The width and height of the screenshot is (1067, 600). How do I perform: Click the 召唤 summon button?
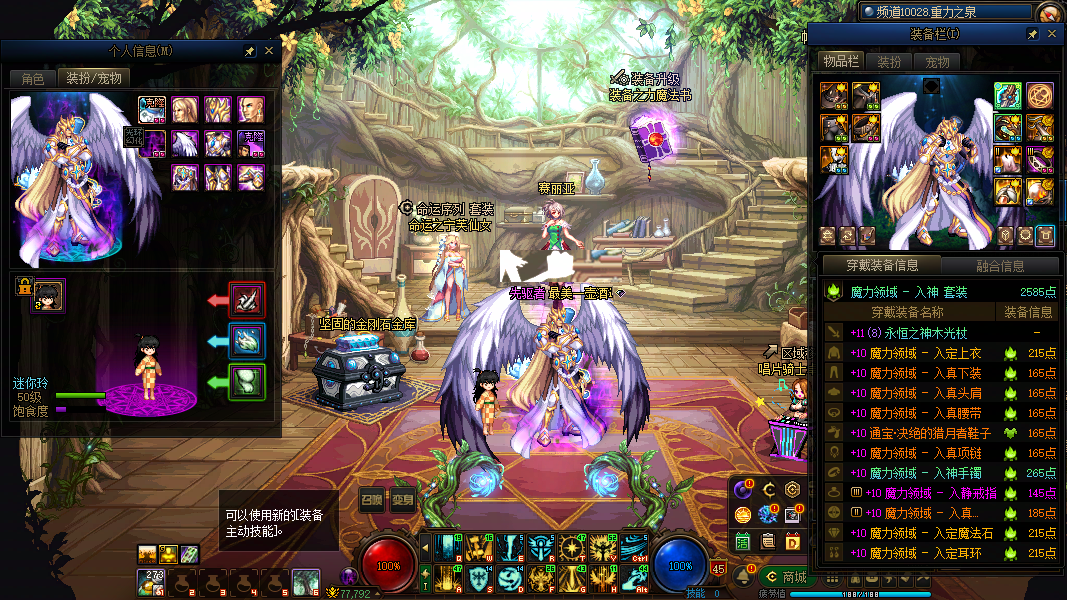click(x=371, y=499)
